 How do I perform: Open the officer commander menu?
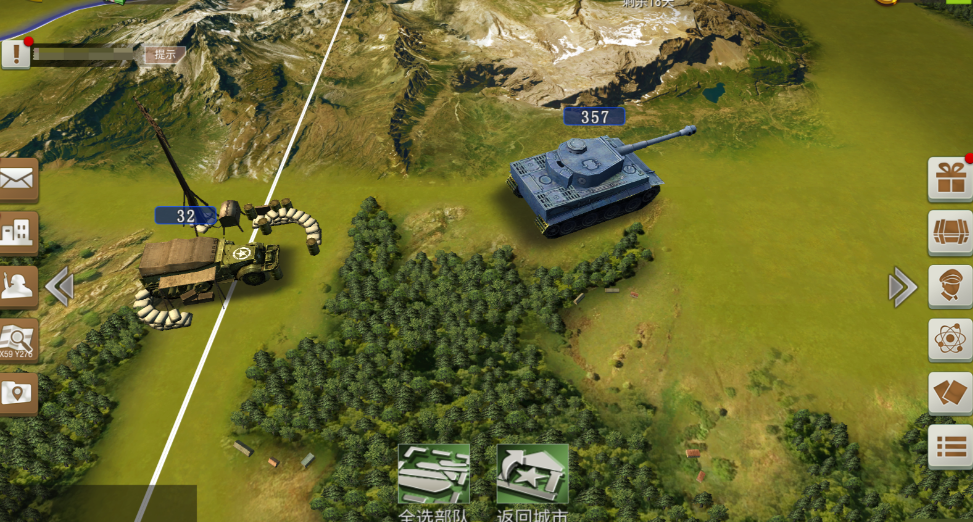coord(949,287)
